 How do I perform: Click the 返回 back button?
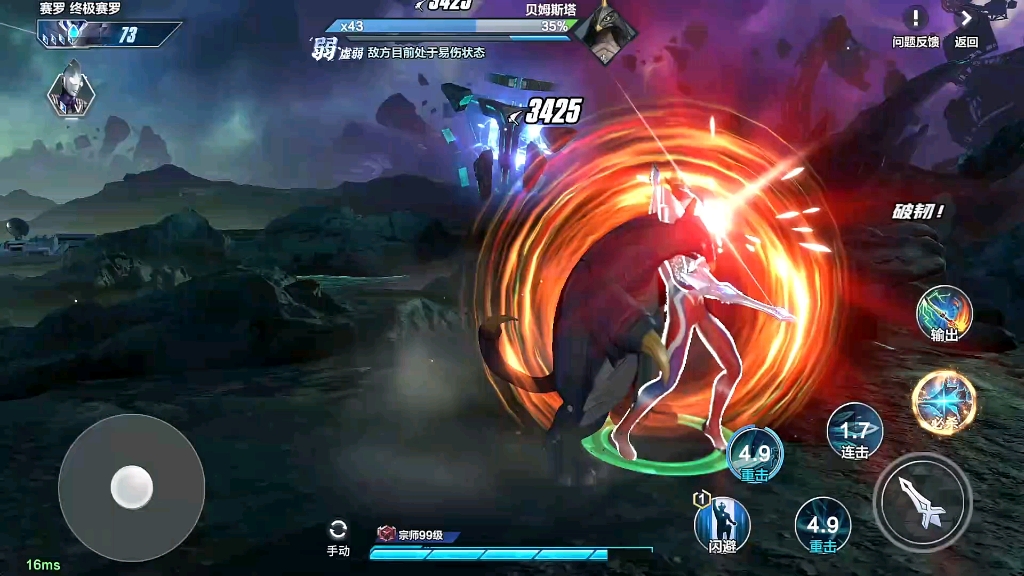966,24
